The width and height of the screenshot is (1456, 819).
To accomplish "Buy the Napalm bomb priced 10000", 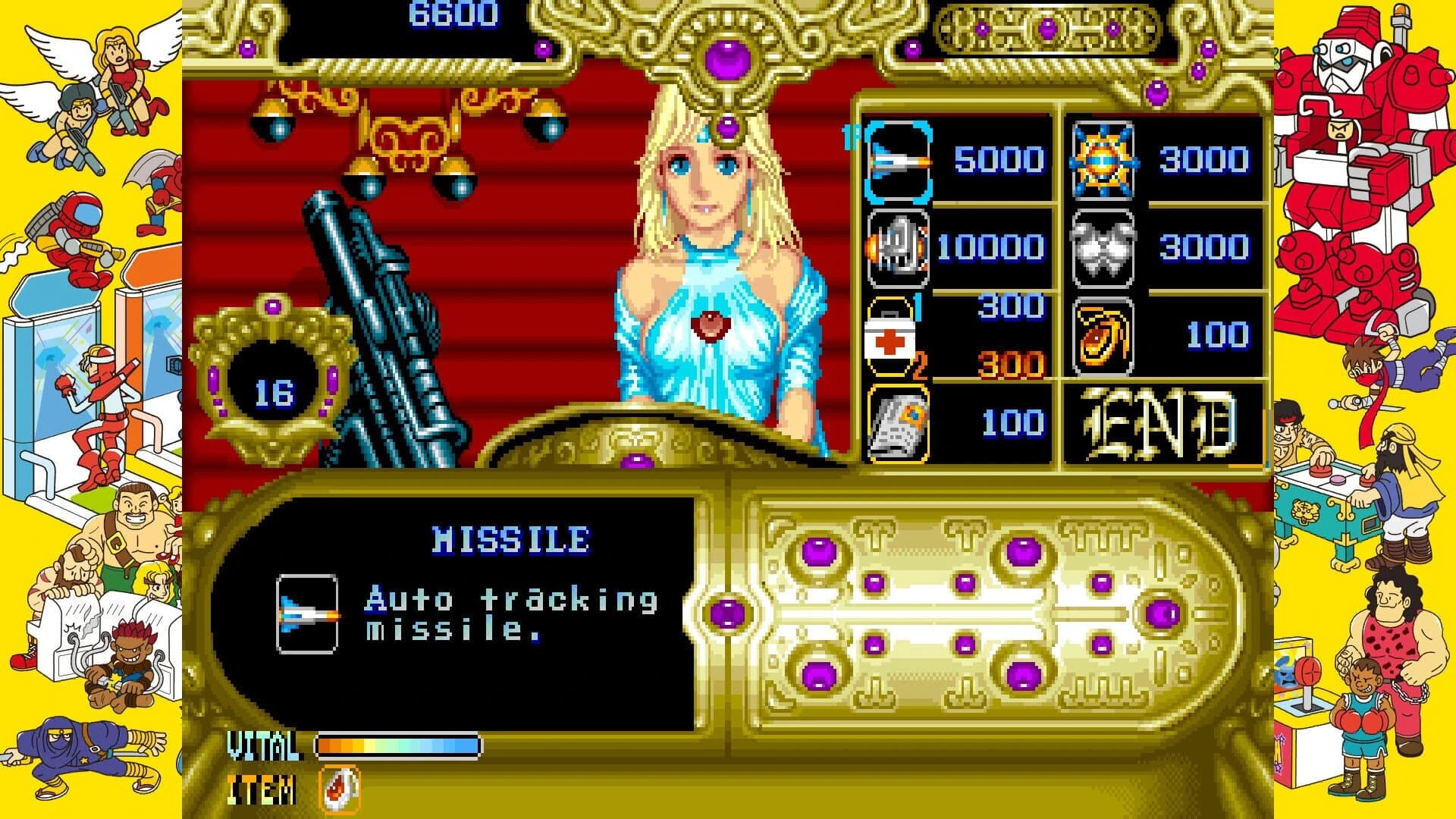I will click(897, 246).
